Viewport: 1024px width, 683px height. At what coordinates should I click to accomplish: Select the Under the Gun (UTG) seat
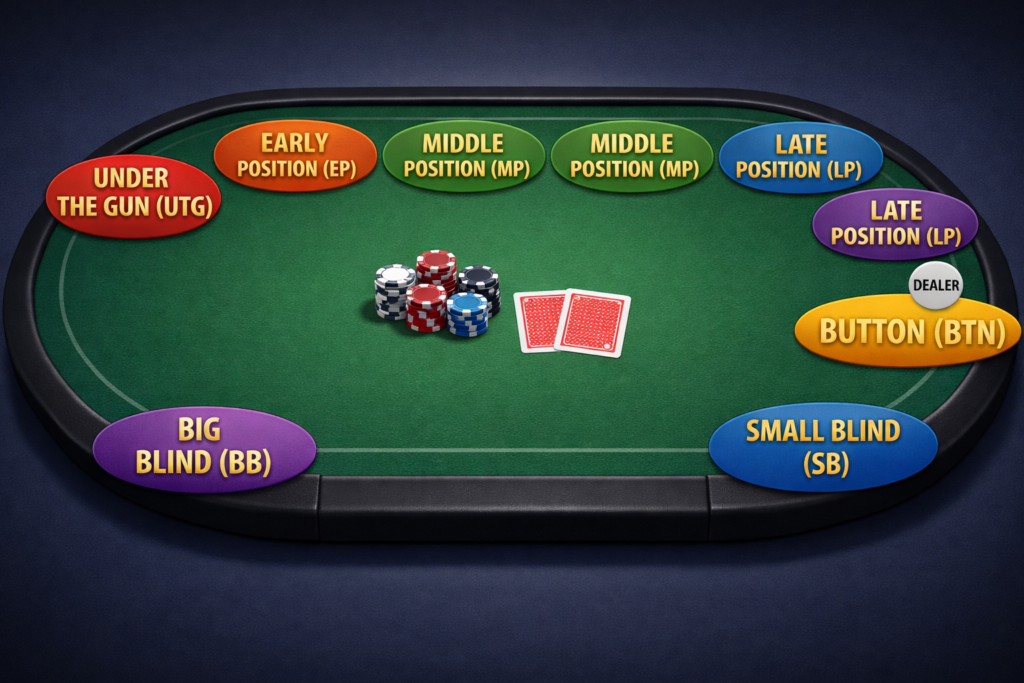tap(133, 194)
